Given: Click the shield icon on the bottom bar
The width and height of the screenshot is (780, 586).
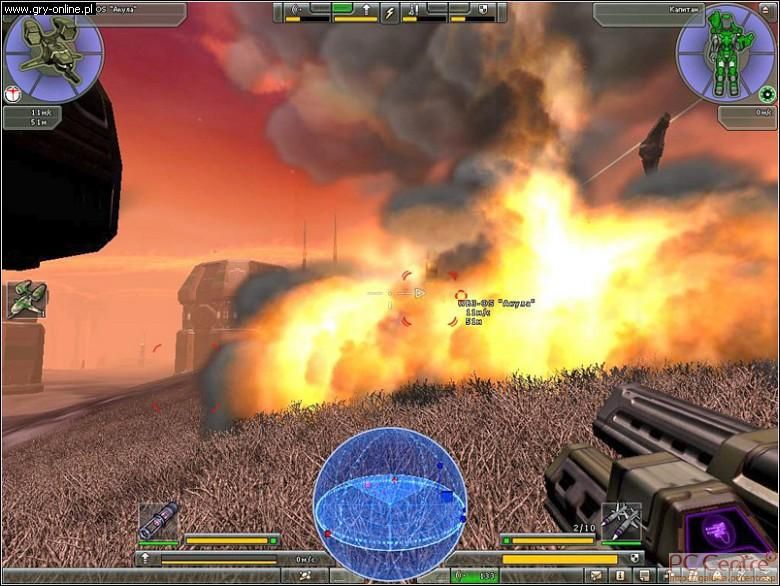Looking at the screenshot, I should tap(634, 558).
